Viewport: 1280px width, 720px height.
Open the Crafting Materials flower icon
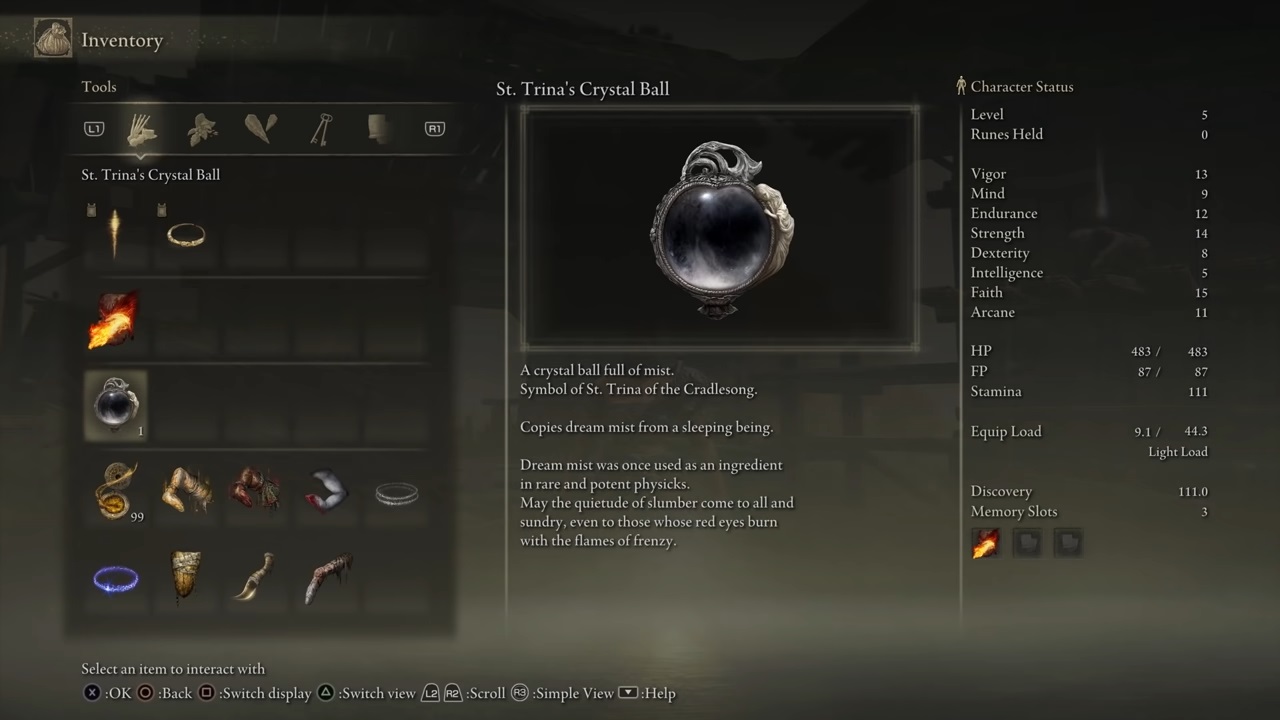pos(201,128)
